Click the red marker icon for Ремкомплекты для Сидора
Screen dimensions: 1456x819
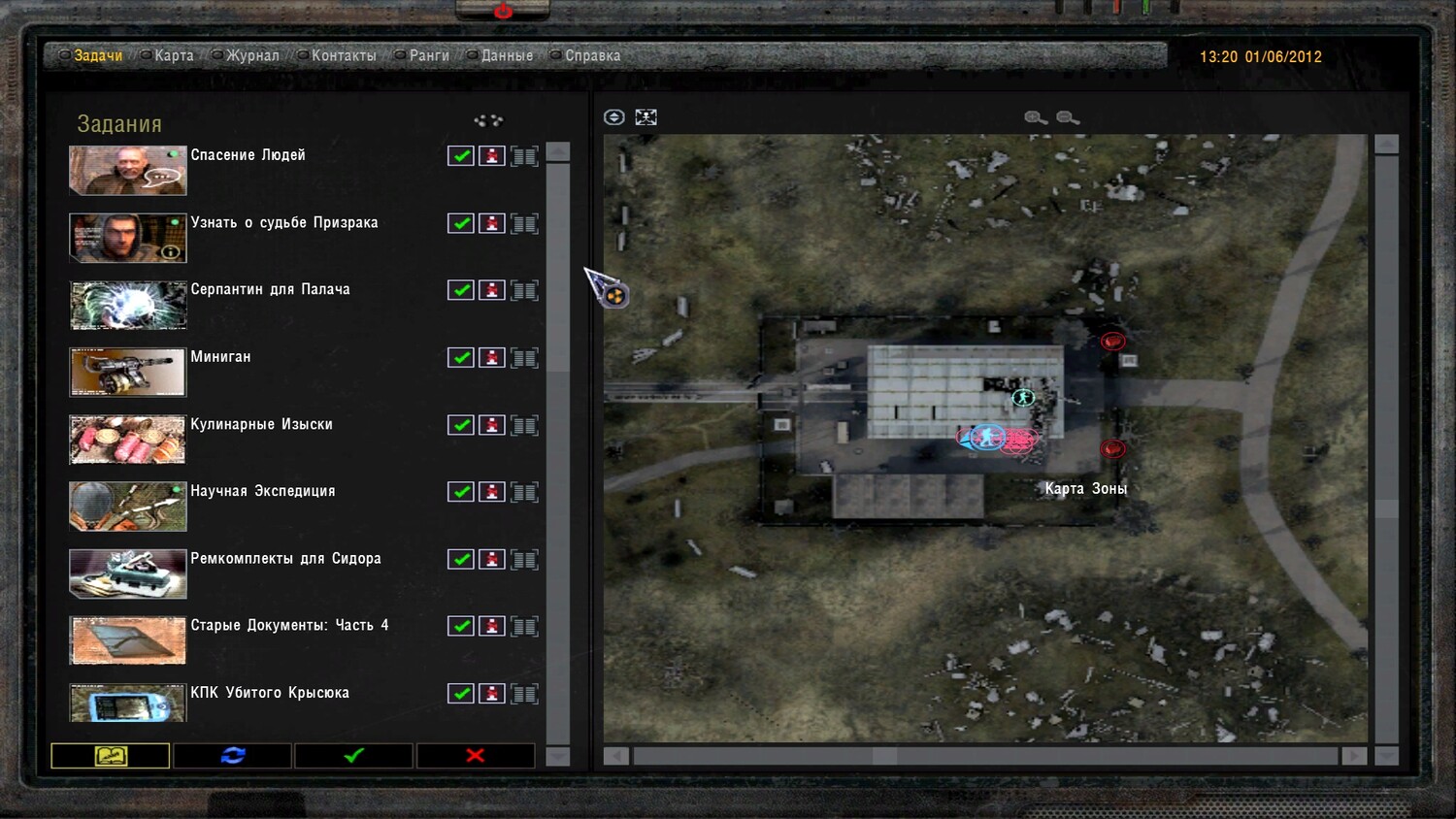coord(492,559)
